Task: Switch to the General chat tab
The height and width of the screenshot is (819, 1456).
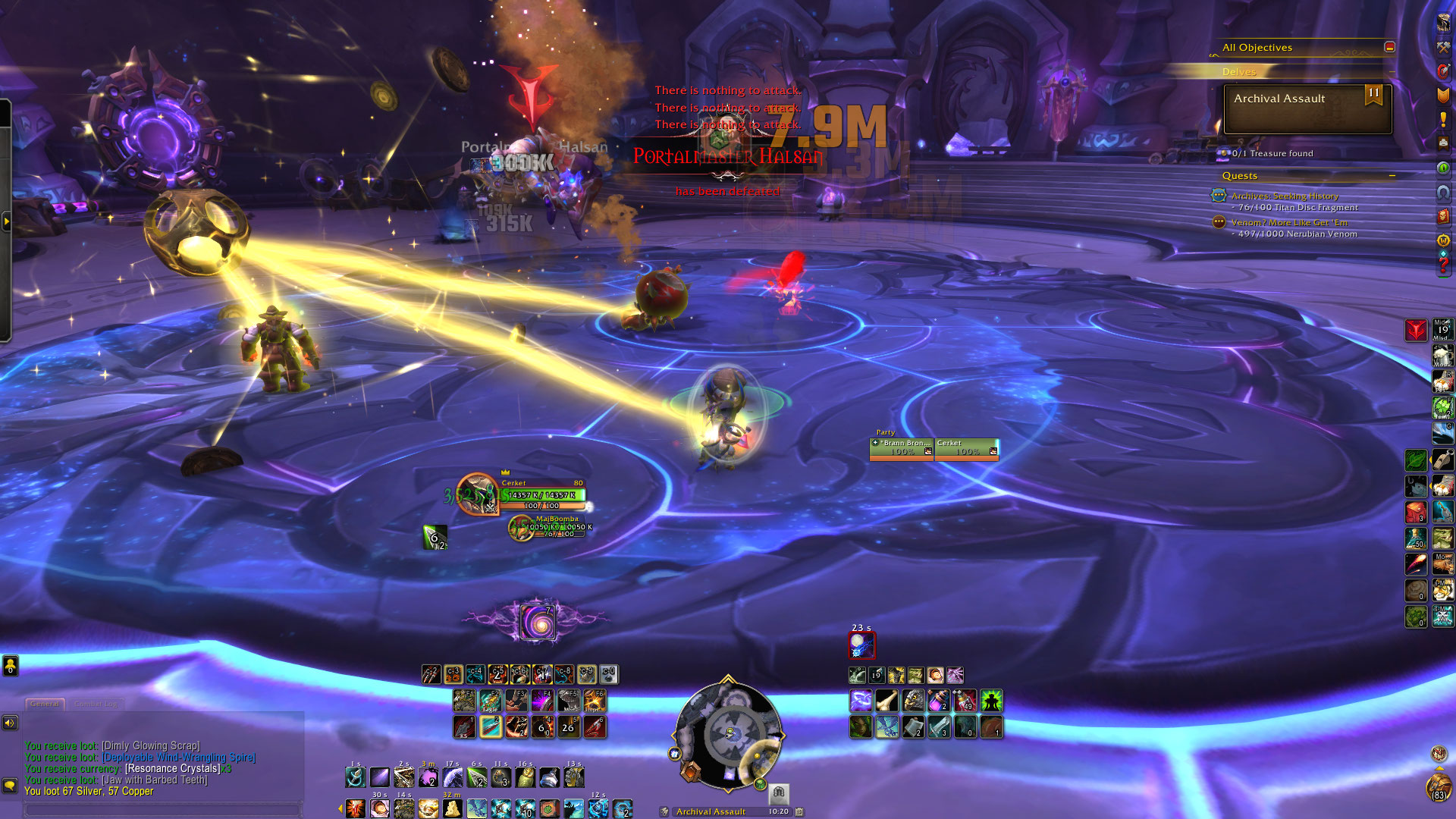Action: click(x=45, y=704)
